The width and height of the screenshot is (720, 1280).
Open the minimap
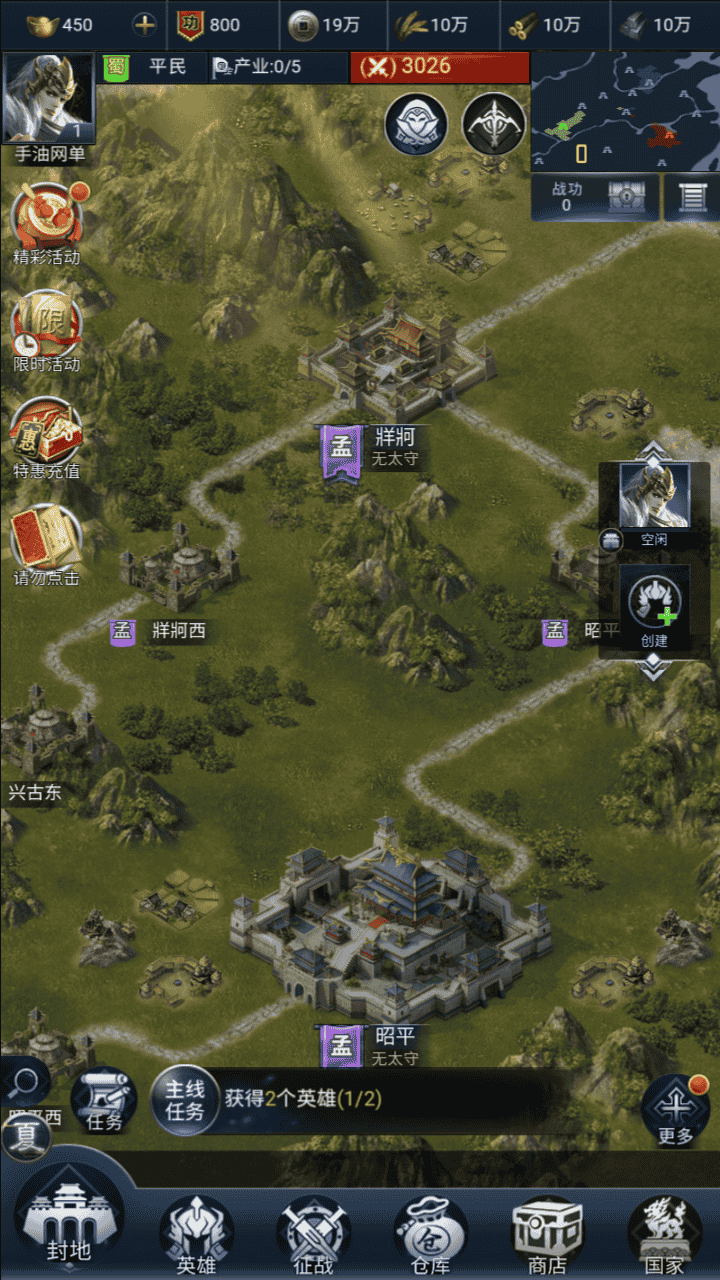point(624,110)
